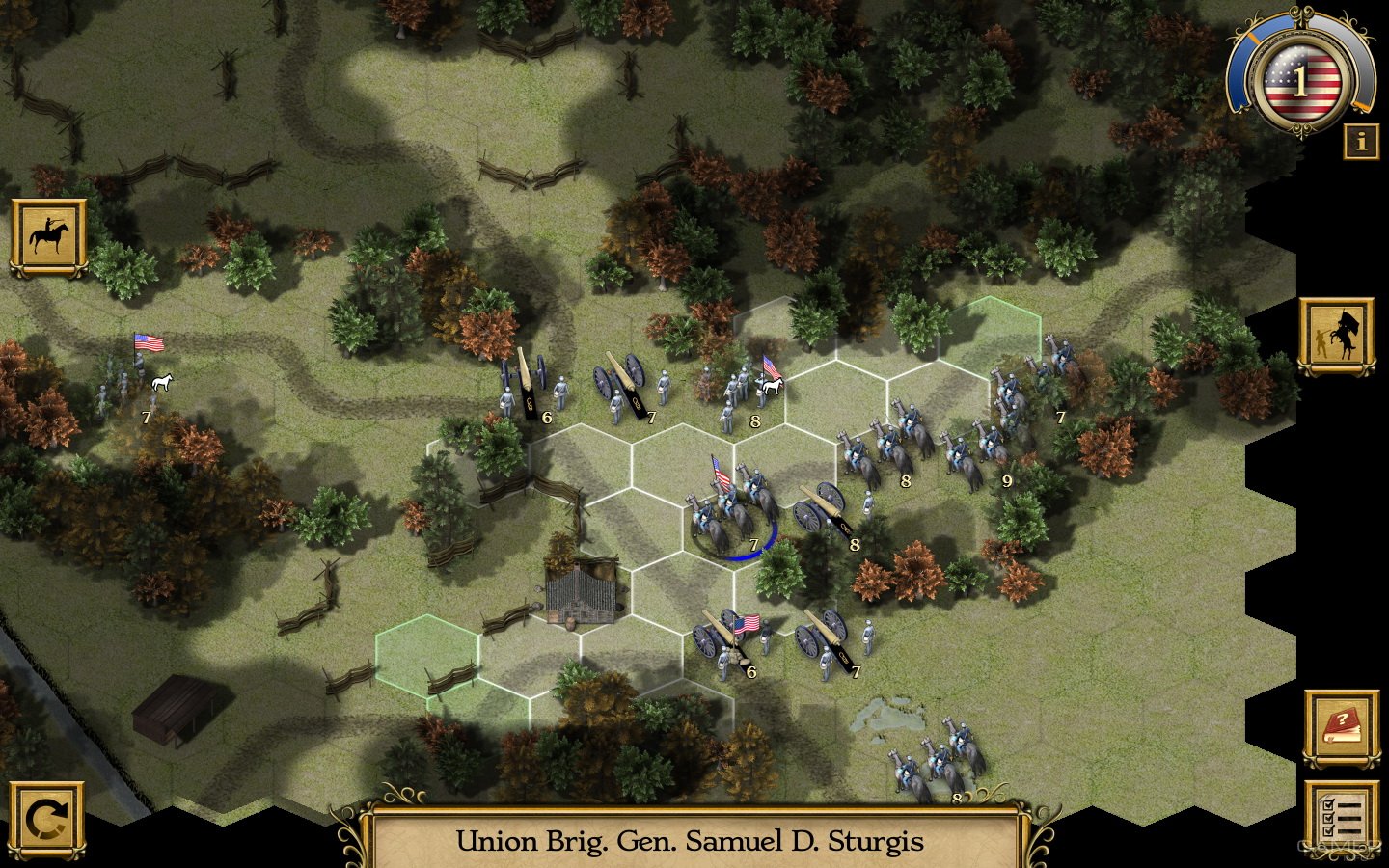
Task: Choose the green-highlighted hex beside the wooden fence
Action: [426, 656]
